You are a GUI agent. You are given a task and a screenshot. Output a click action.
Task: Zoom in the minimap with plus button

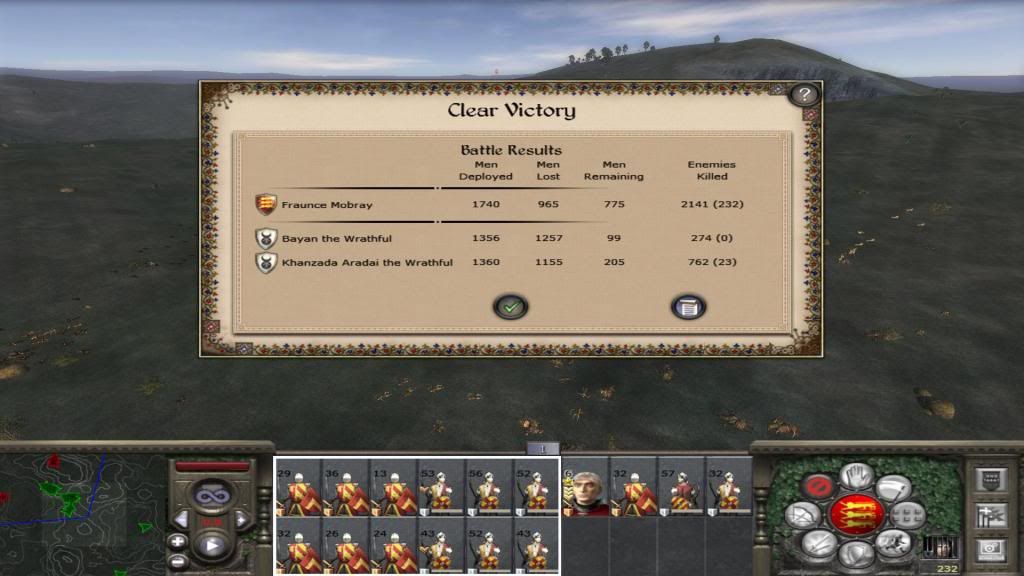178,542
